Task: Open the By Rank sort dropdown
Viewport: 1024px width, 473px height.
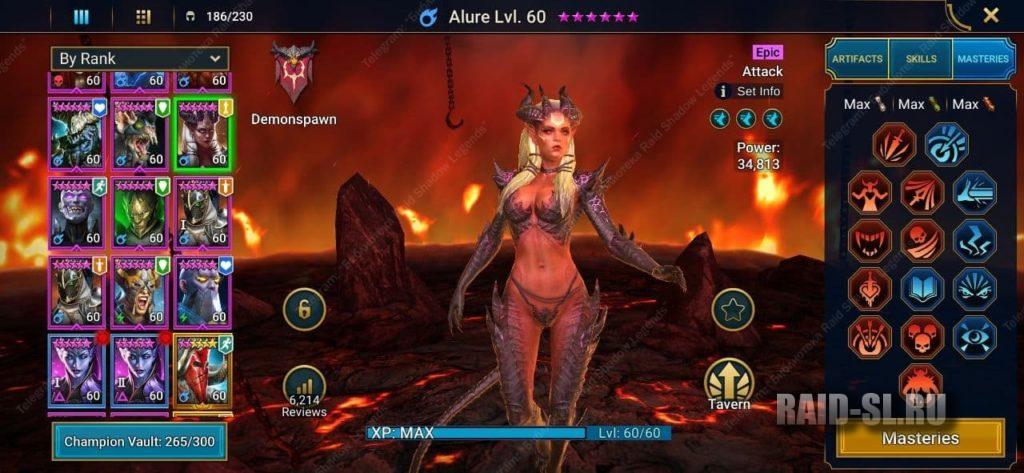Action: tap(140, 59)
